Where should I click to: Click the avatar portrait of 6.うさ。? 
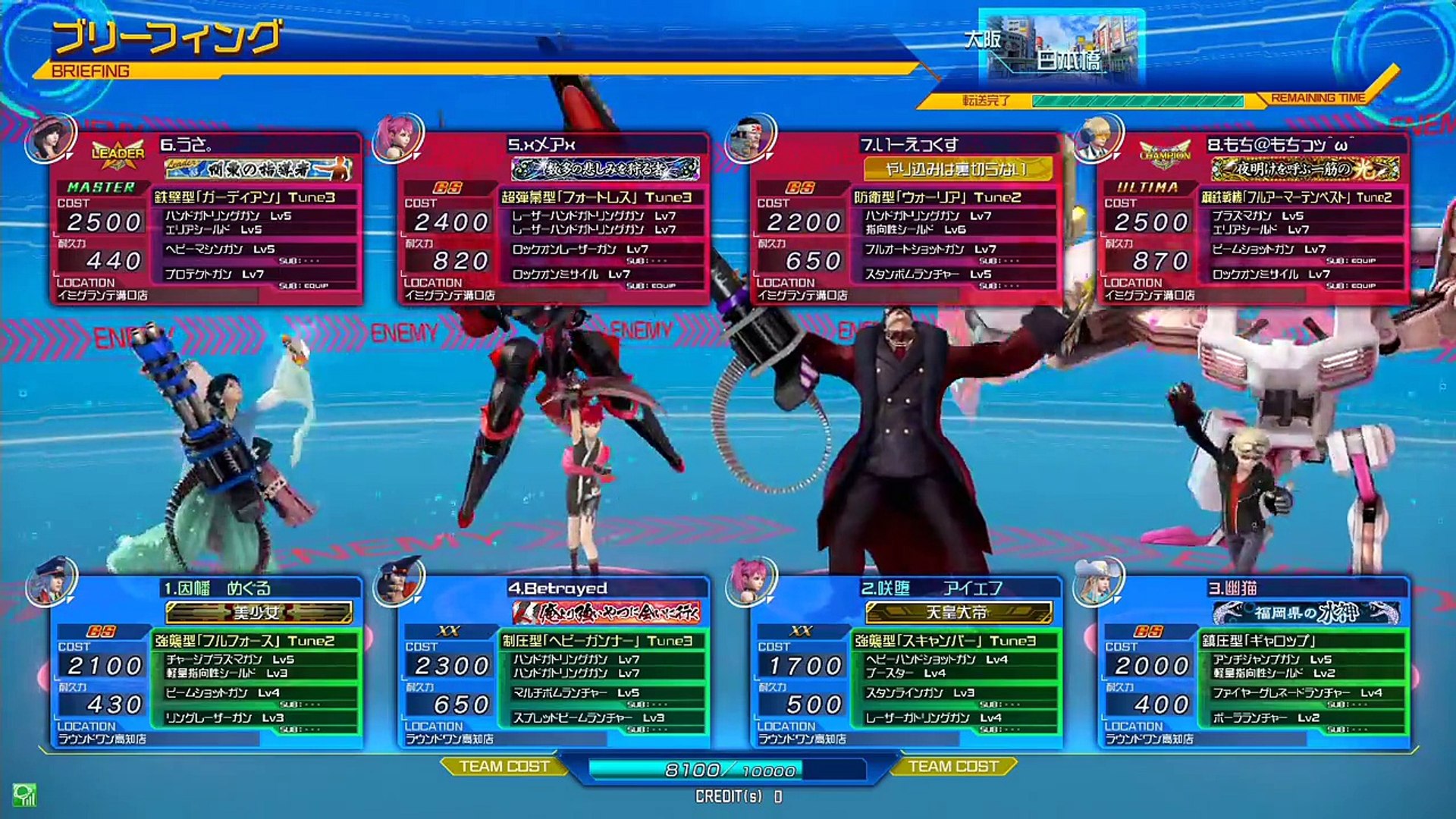click(x=50, y=138)
